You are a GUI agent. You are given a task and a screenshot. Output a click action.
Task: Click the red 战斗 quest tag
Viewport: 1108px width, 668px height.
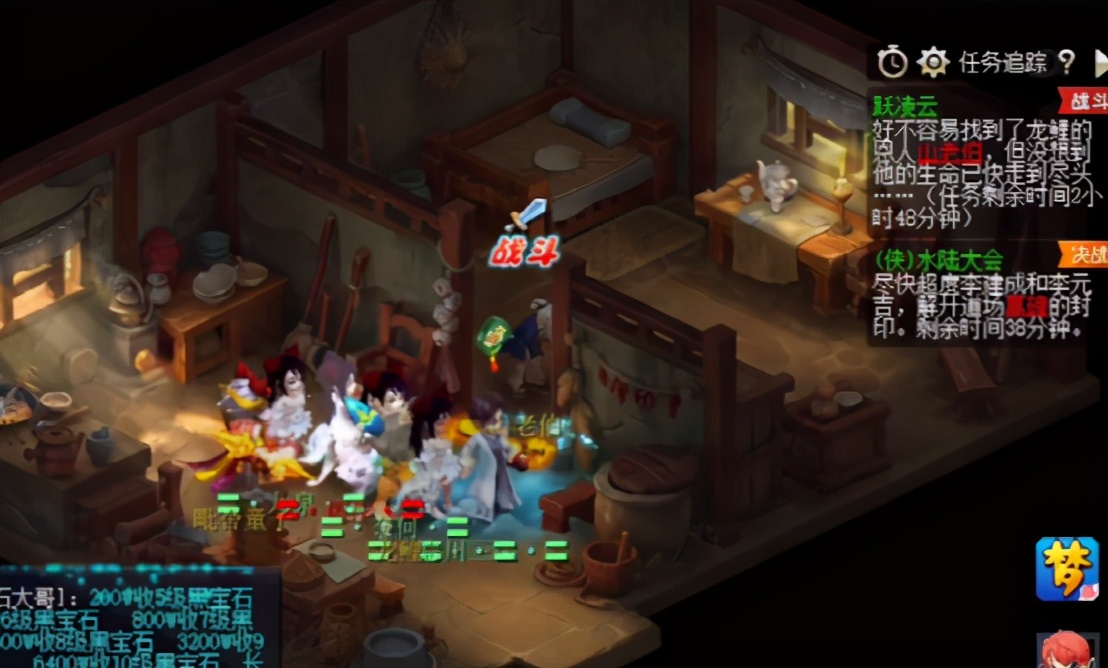1084,100
